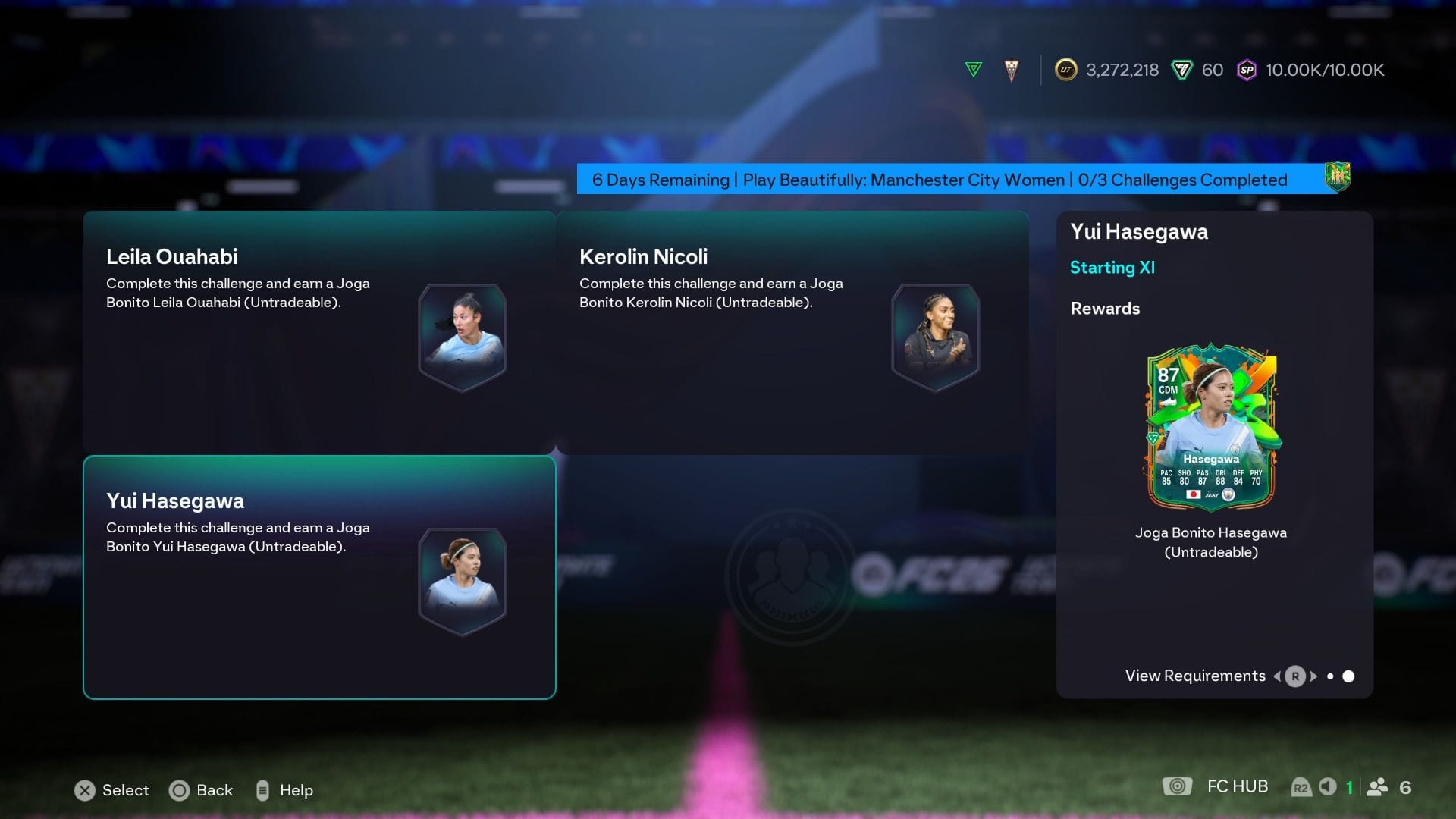1456x819 pixels.
Task: Click the left arrow beside View Requirements
Action: [x=1276, y=676]
